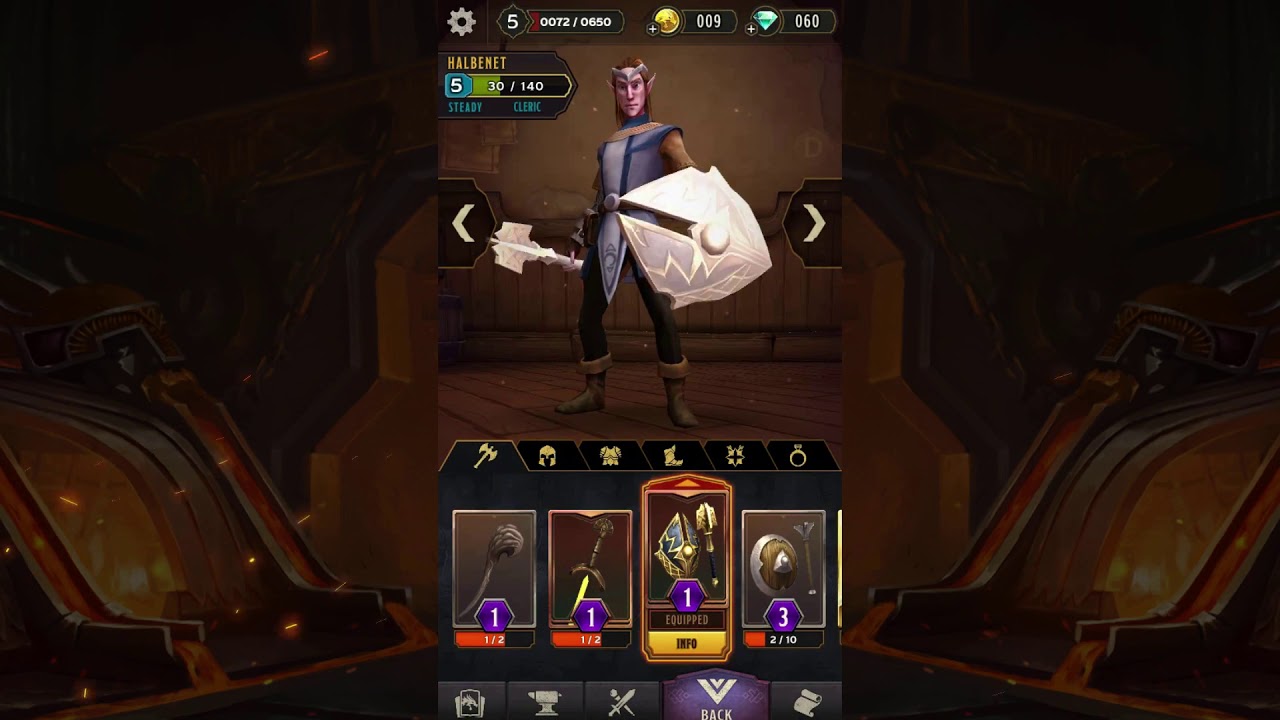Open the dragon cards collection
The height and width of the screenshot is (720, 1280).
(x=470, y=703)
